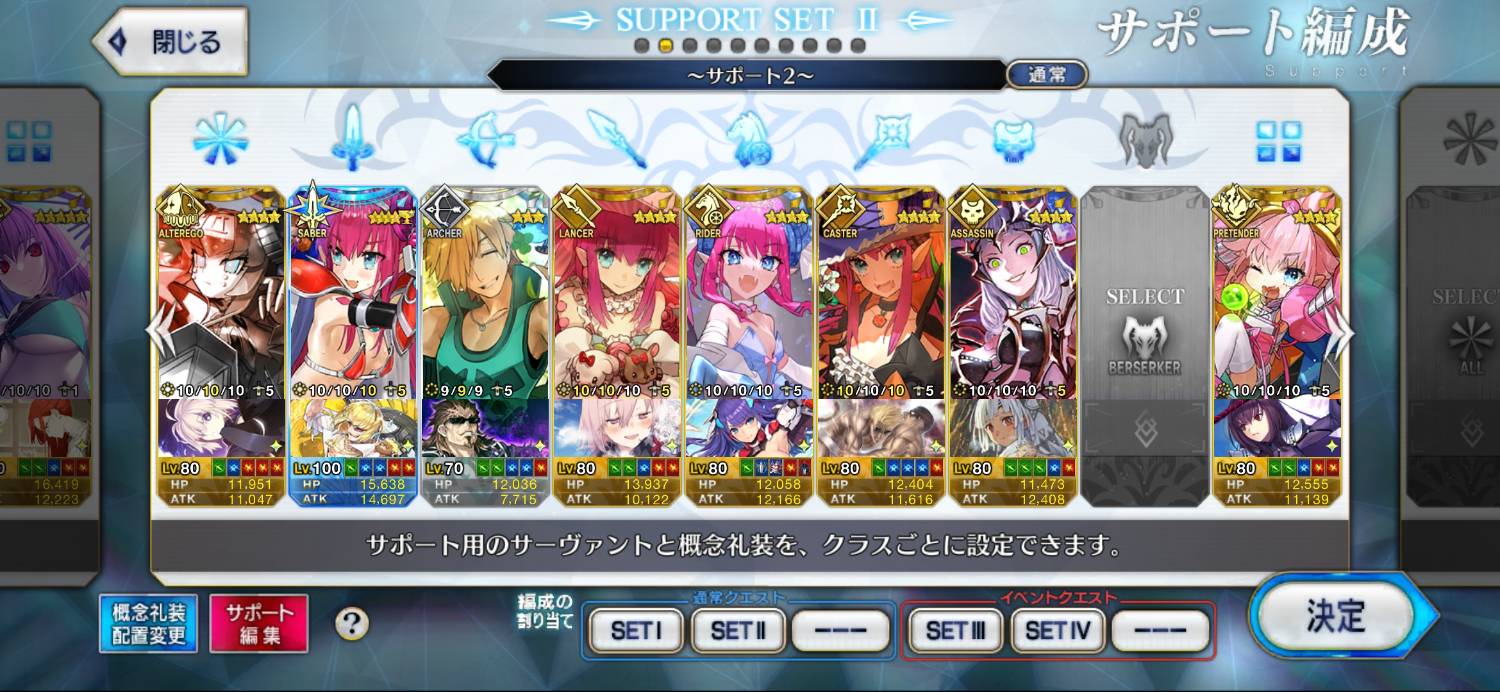Assign SET III to event quests
The height and width of the screenshot is (692, 1500).
(x=955, y=631)
